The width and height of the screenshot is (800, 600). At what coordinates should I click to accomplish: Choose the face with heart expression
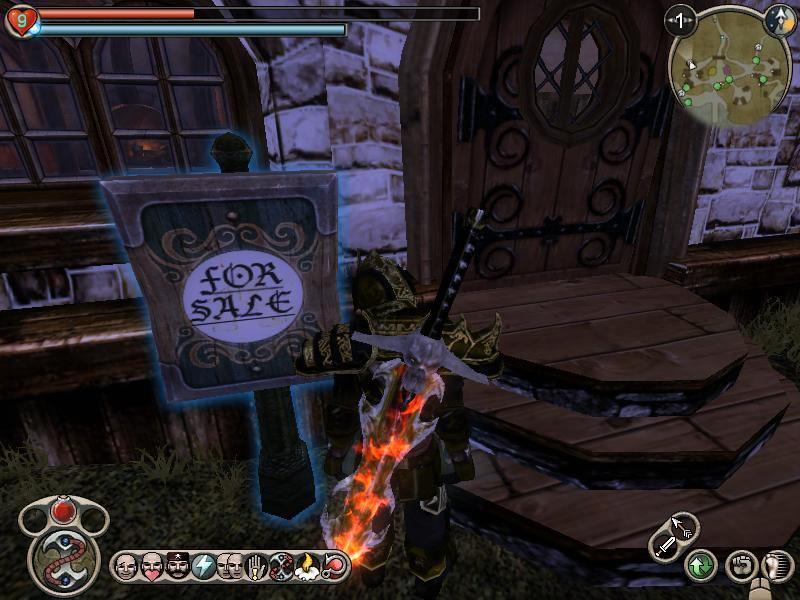point(152,566)
